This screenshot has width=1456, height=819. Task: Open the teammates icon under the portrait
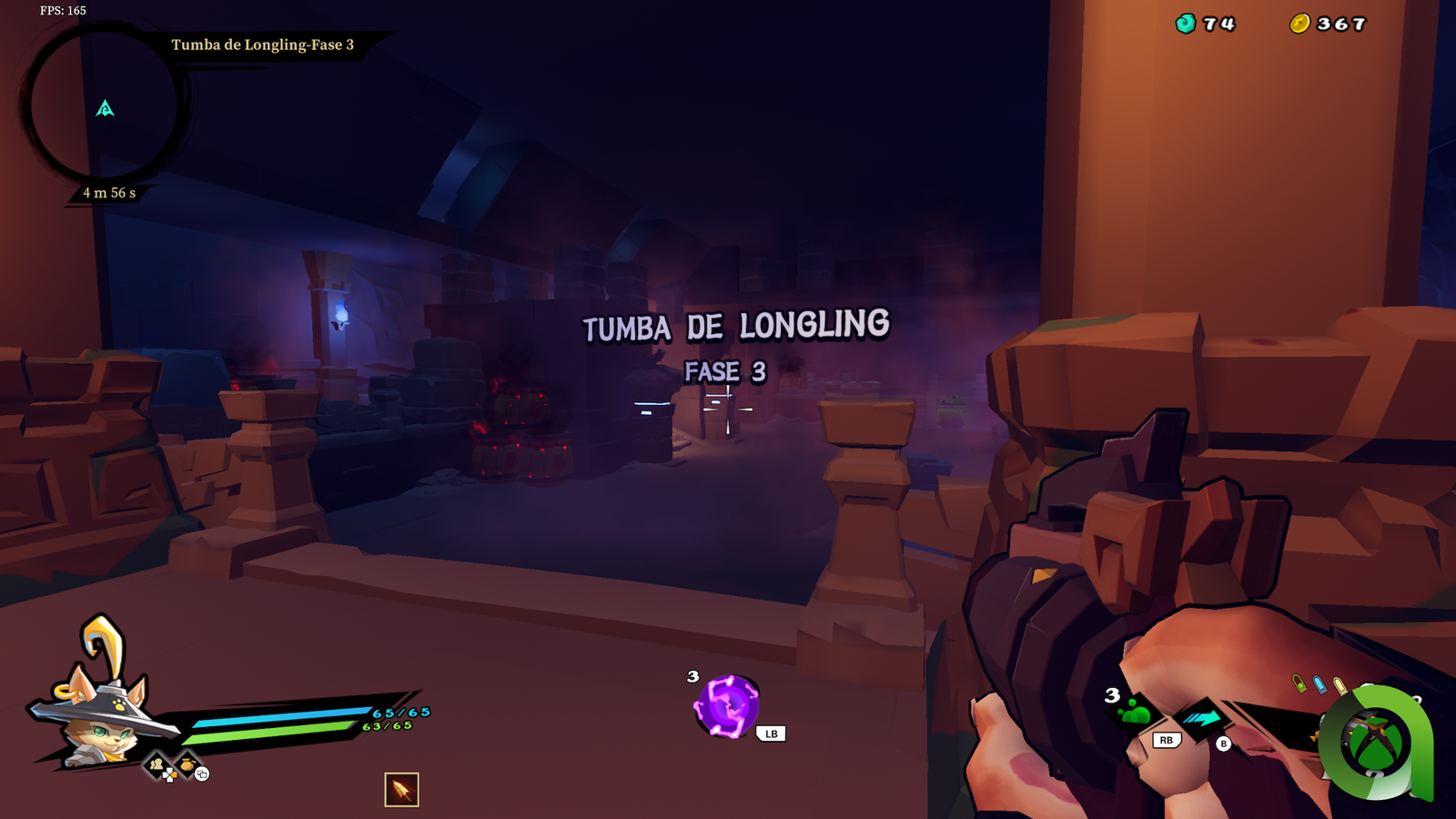coord(158,765)
